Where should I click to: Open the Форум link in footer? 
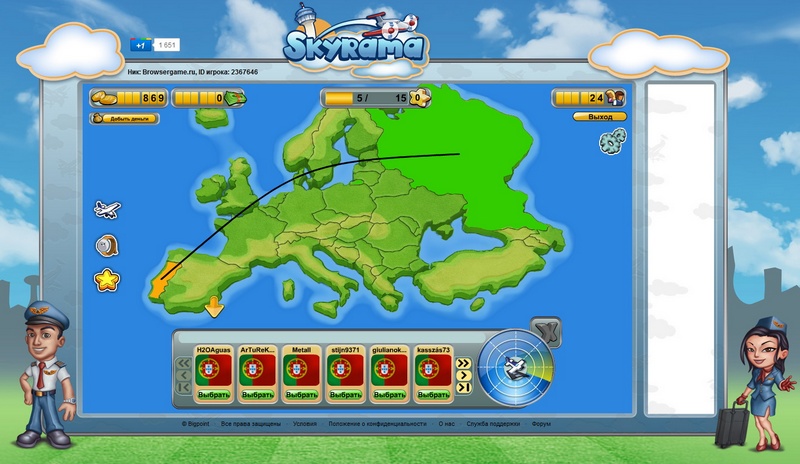point(541,424)
